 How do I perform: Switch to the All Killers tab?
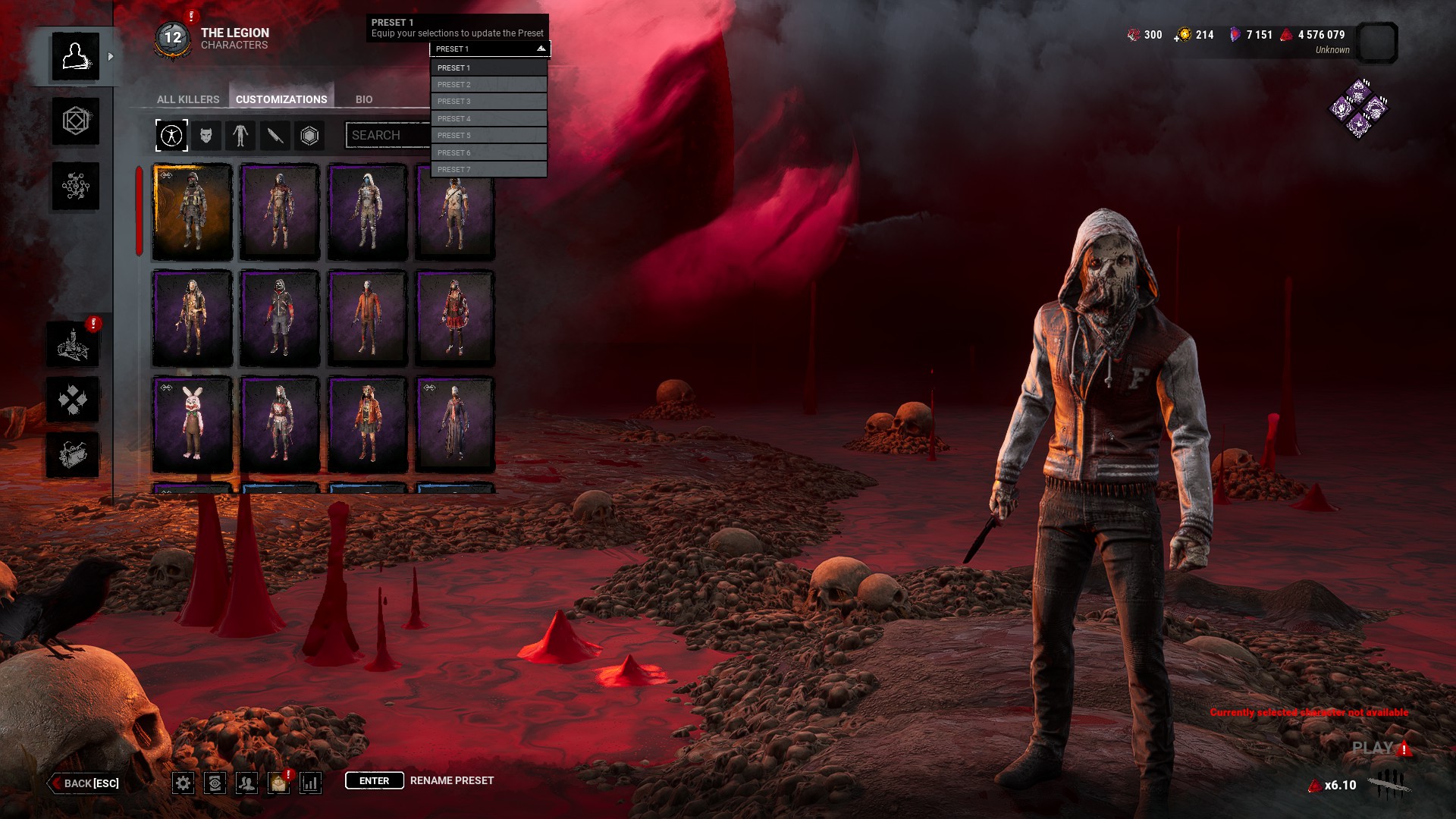coord(188,99)
